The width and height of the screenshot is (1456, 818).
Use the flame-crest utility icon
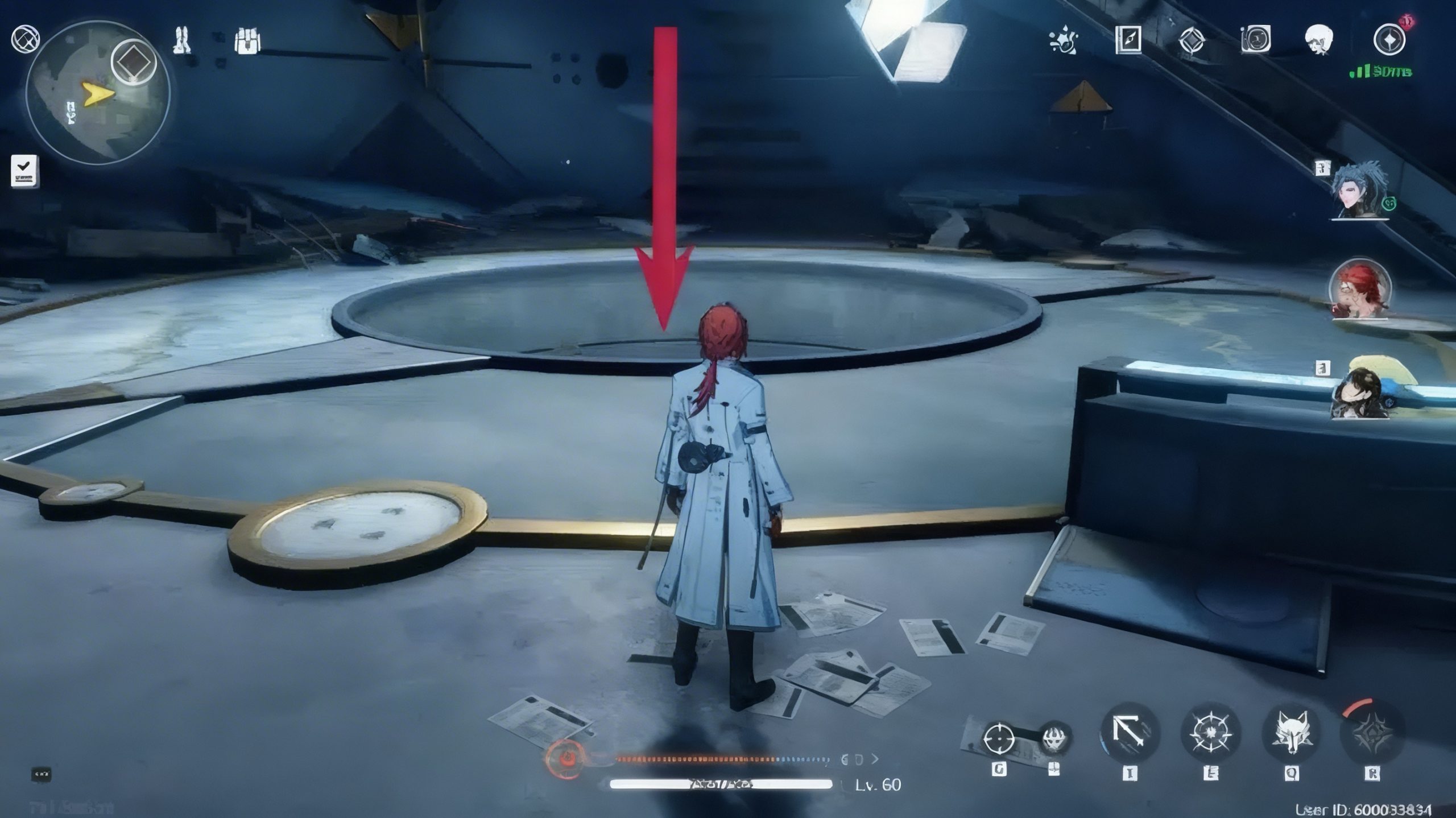tap(1056, 739)
